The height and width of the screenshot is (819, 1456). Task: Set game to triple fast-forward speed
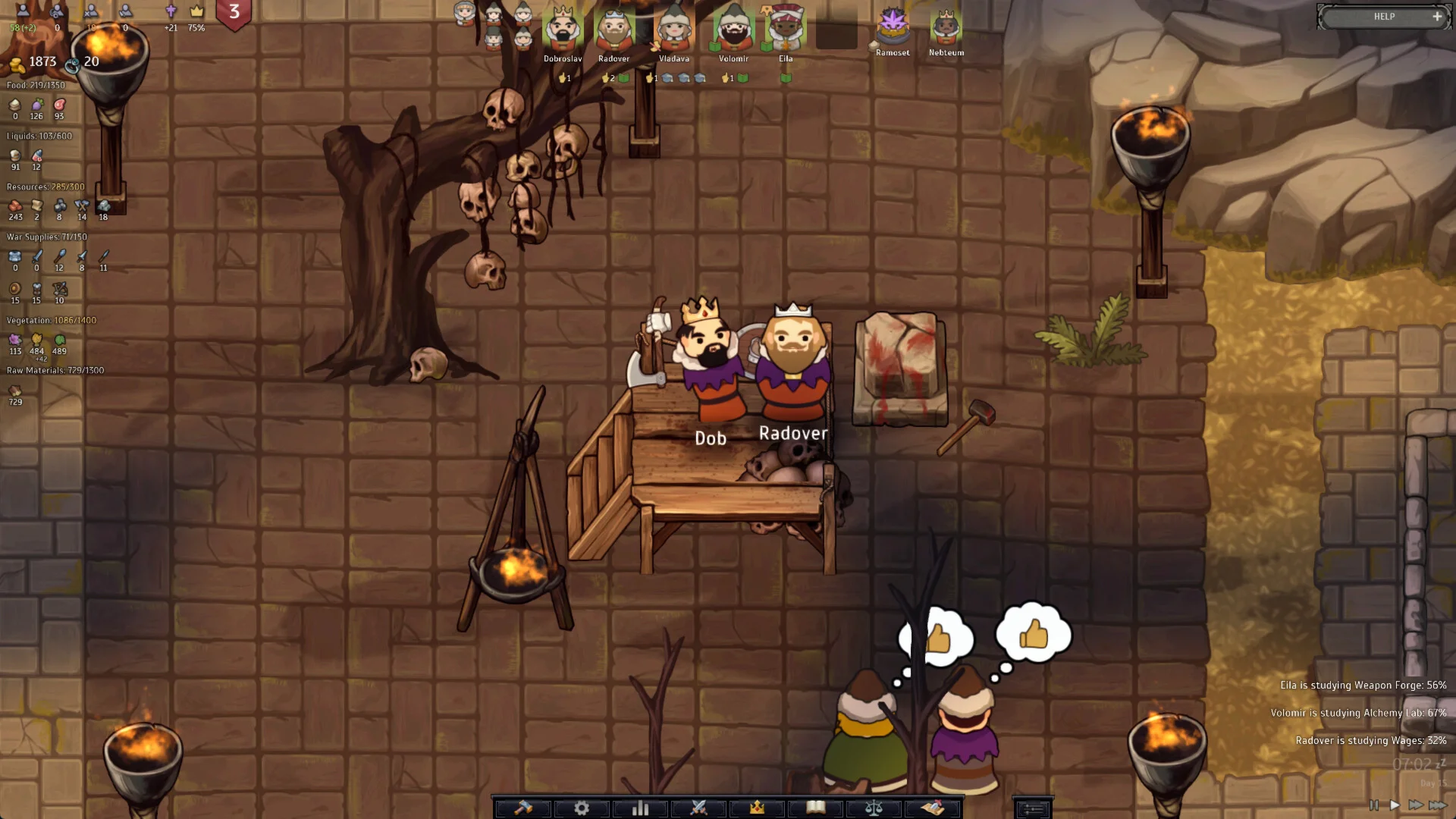click(1438, 805)
